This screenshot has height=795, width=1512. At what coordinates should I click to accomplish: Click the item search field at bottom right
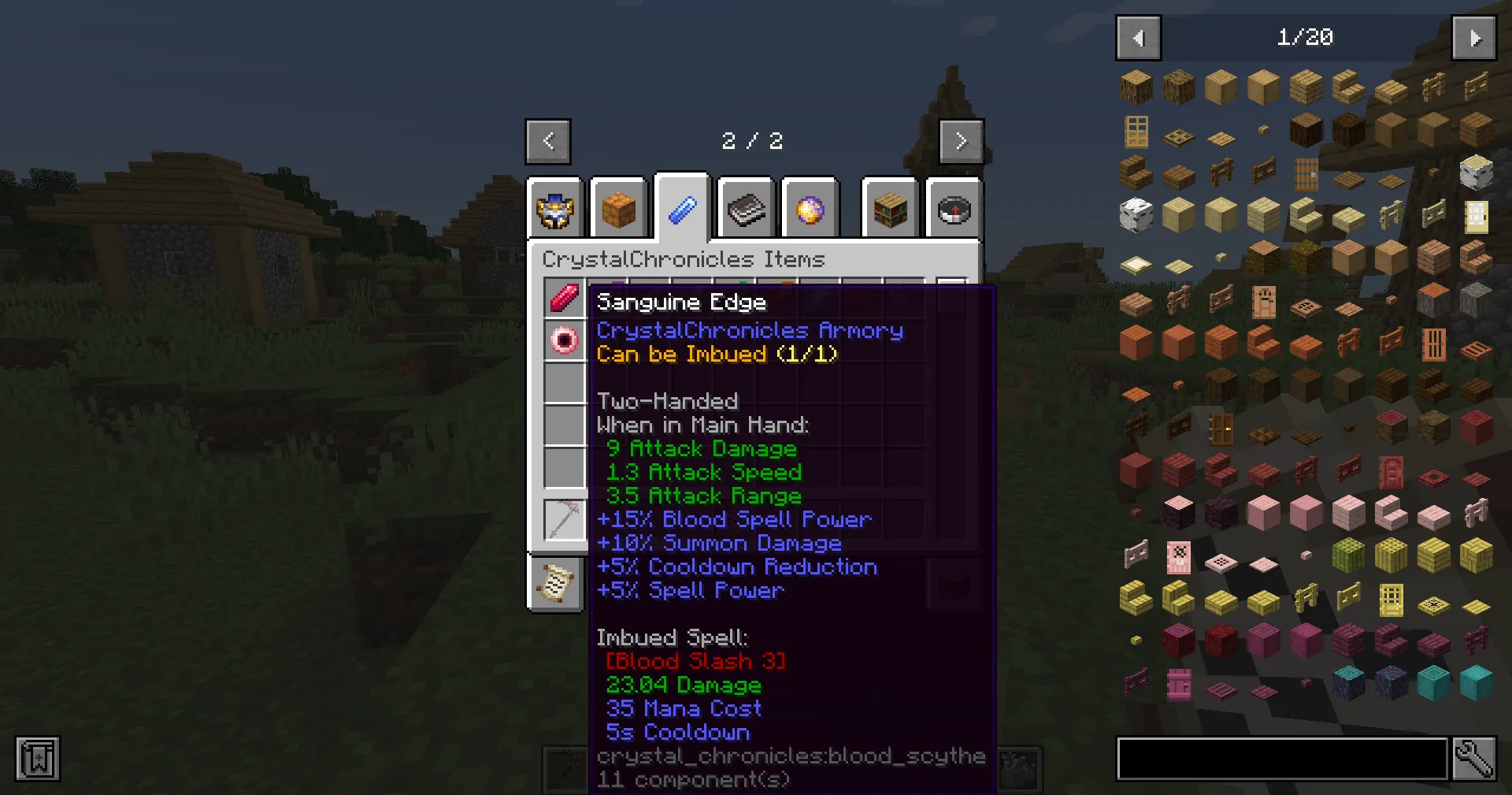pyautogui.click(x=1281, y=758)
